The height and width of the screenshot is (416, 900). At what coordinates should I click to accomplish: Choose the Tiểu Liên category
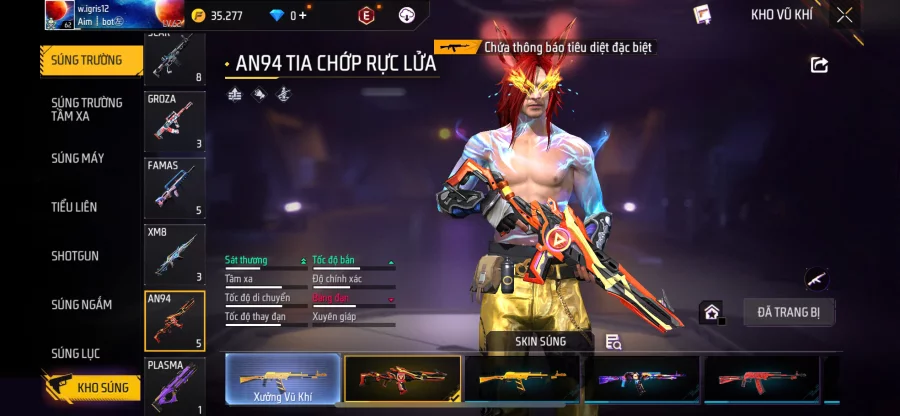(75, 207)
